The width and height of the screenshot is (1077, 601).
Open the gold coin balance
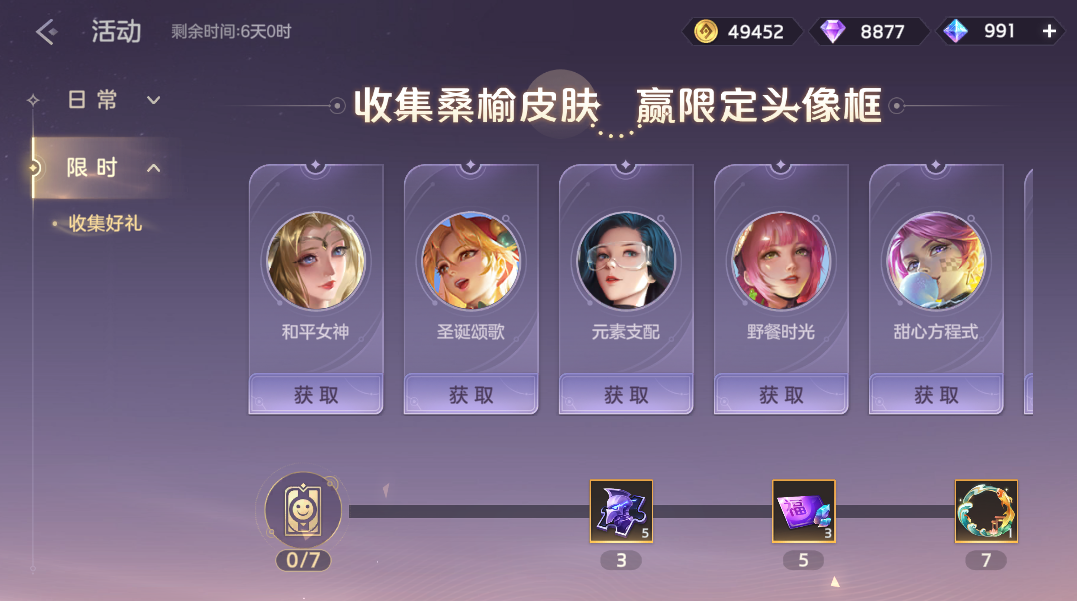[742, 31]
